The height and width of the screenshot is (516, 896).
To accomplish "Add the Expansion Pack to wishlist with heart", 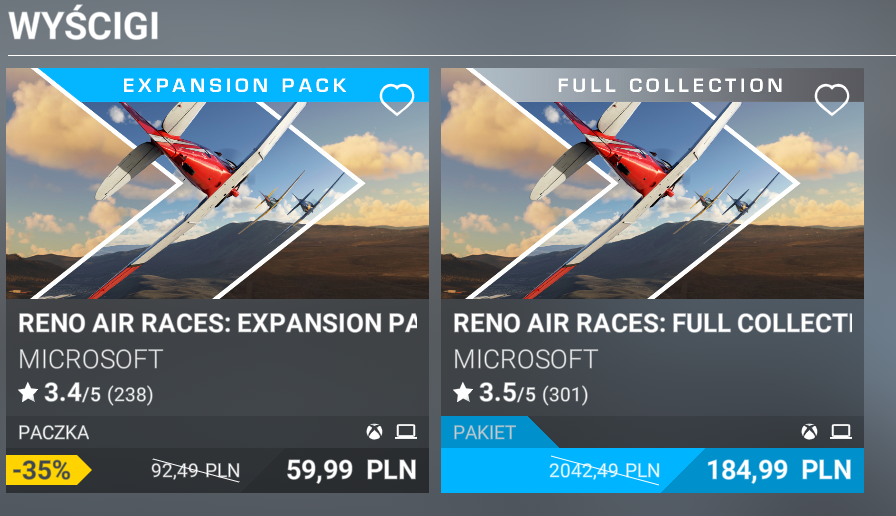I will 397,99.
